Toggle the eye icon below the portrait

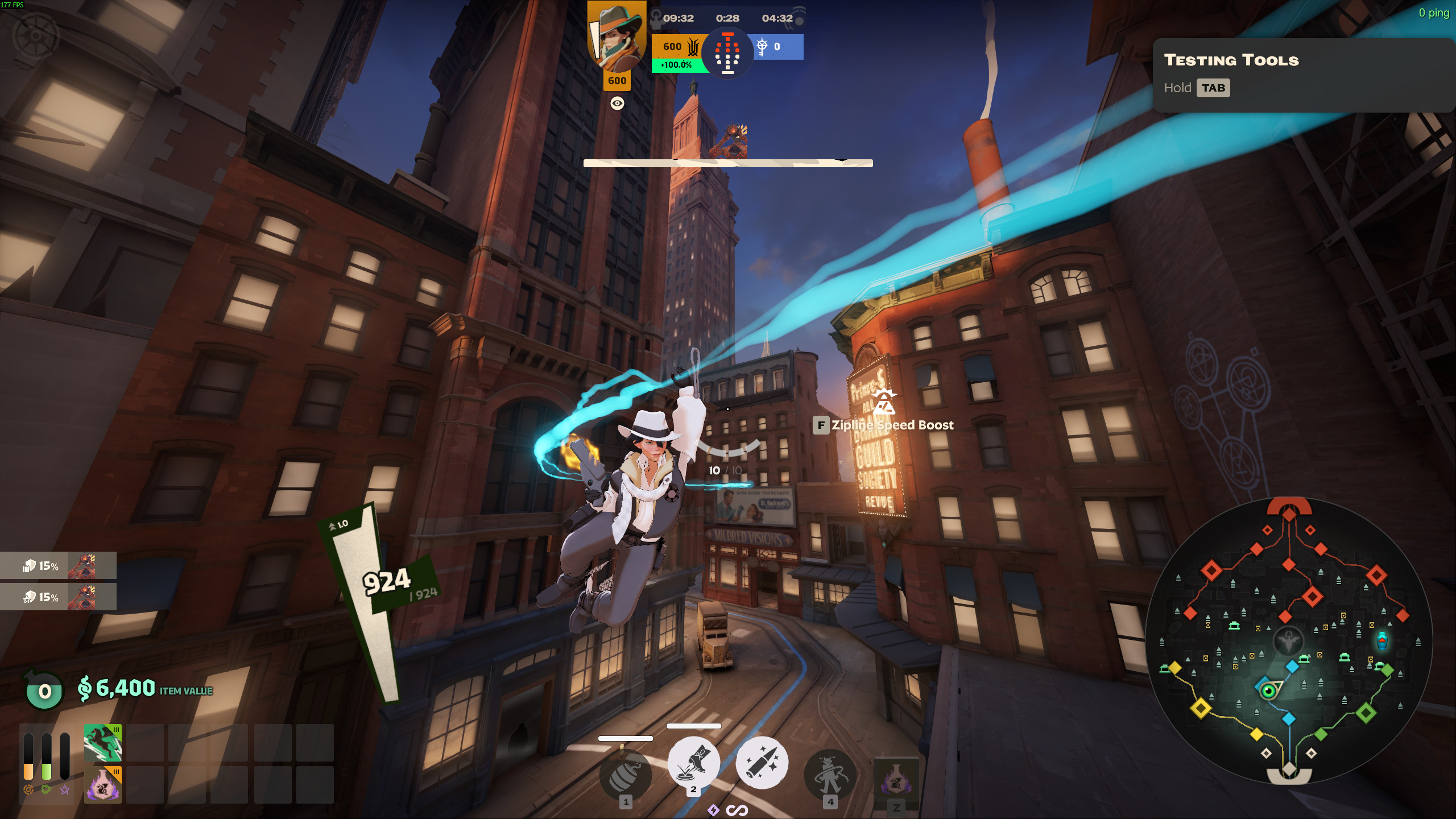click(x=617, y=103)
